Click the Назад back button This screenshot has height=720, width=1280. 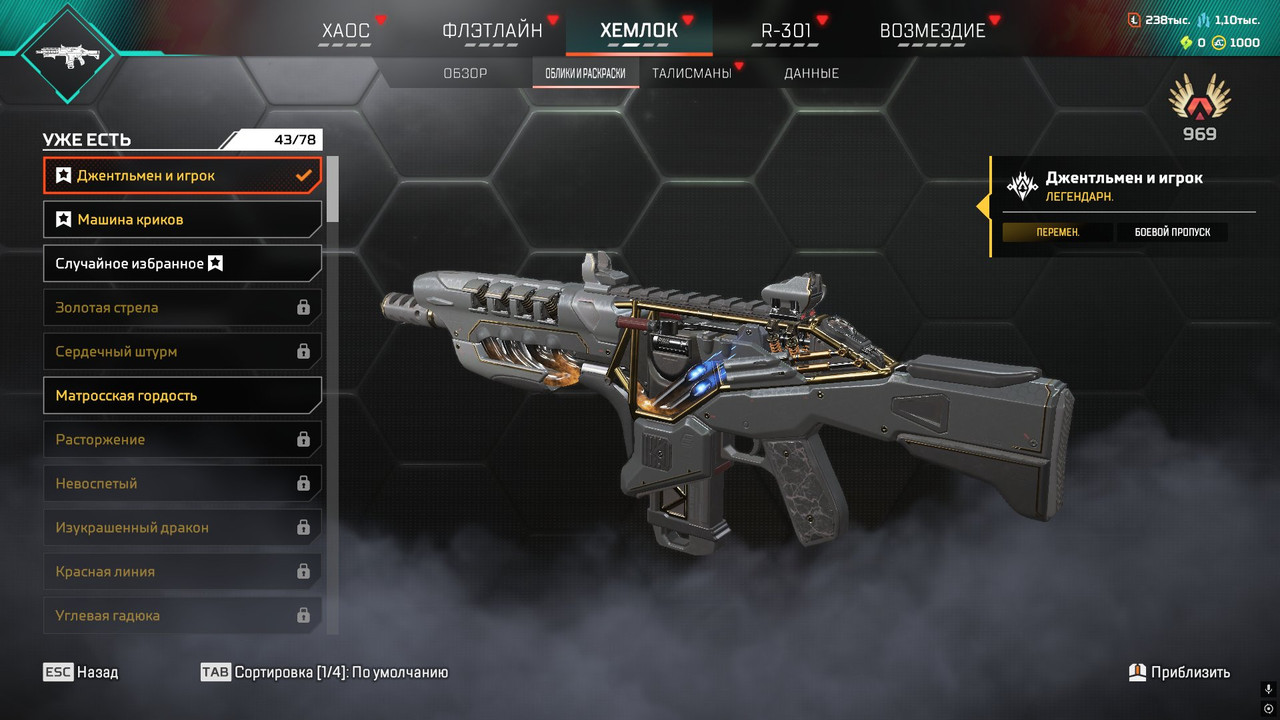[x=81, y=672]
